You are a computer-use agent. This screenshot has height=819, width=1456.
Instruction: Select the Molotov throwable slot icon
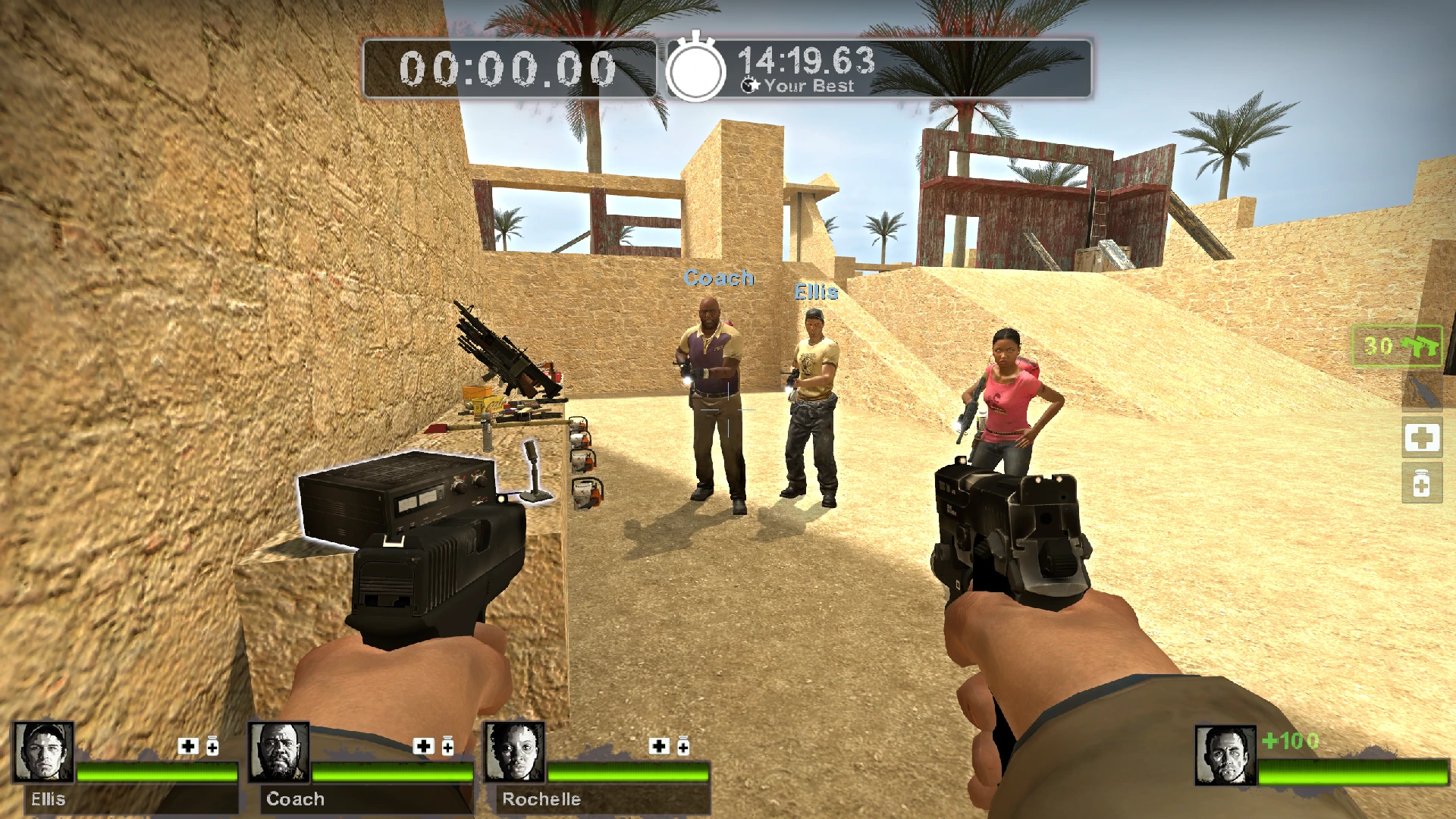[1423, 391]
